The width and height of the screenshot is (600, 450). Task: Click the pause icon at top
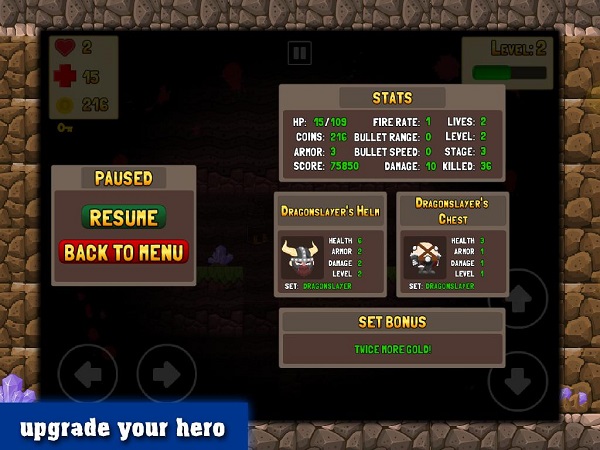coord(299,53)
